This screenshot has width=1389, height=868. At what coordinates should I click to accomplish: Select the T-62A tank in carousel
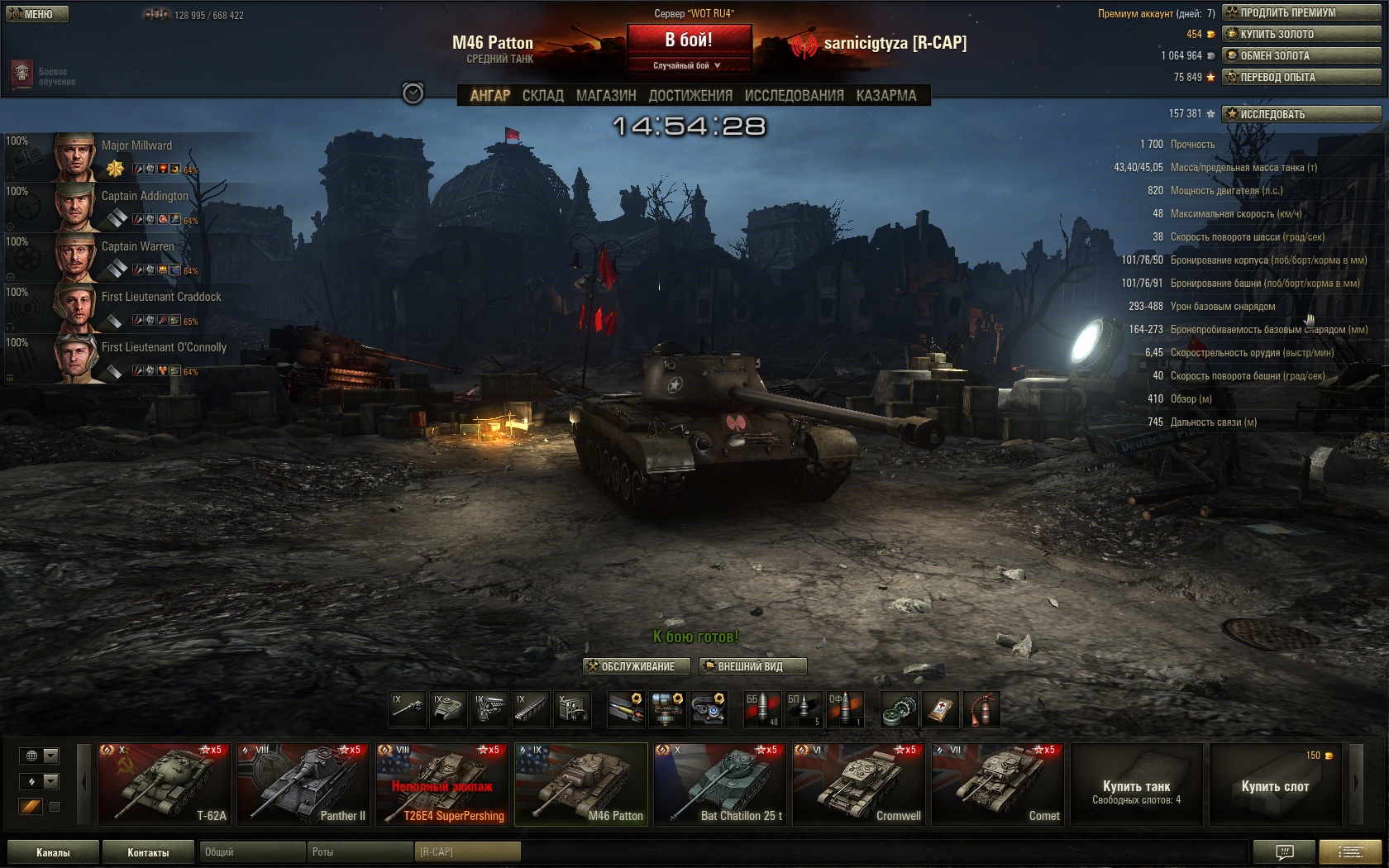[x=164, y=784]
